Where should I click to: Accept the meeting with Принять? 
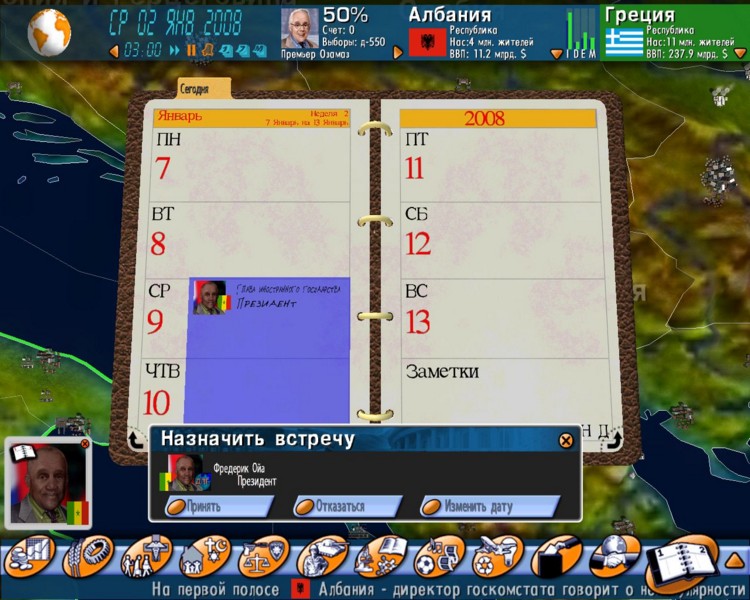pos(218,506)
